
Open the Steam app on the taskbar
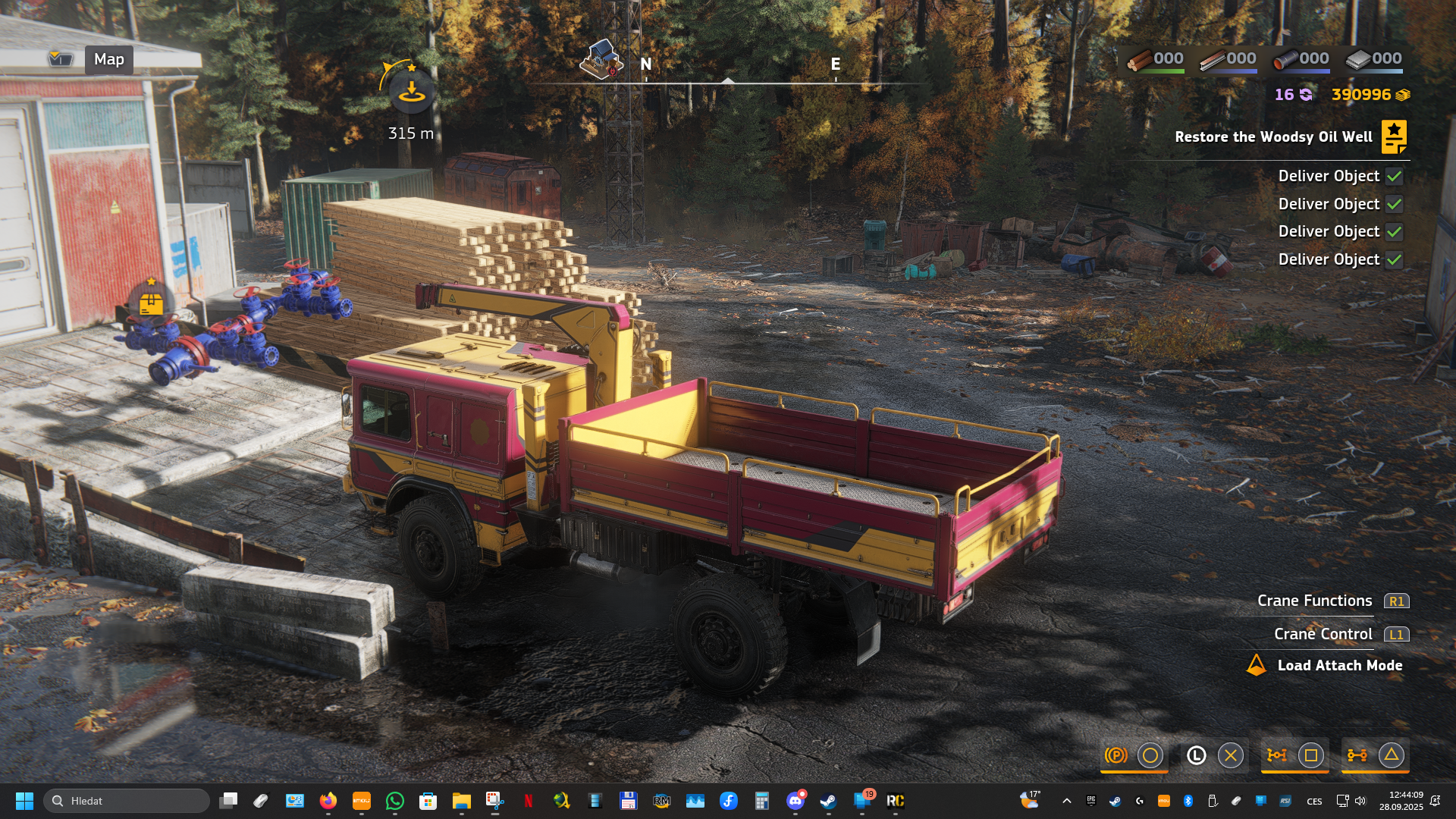tap(828, 801)
